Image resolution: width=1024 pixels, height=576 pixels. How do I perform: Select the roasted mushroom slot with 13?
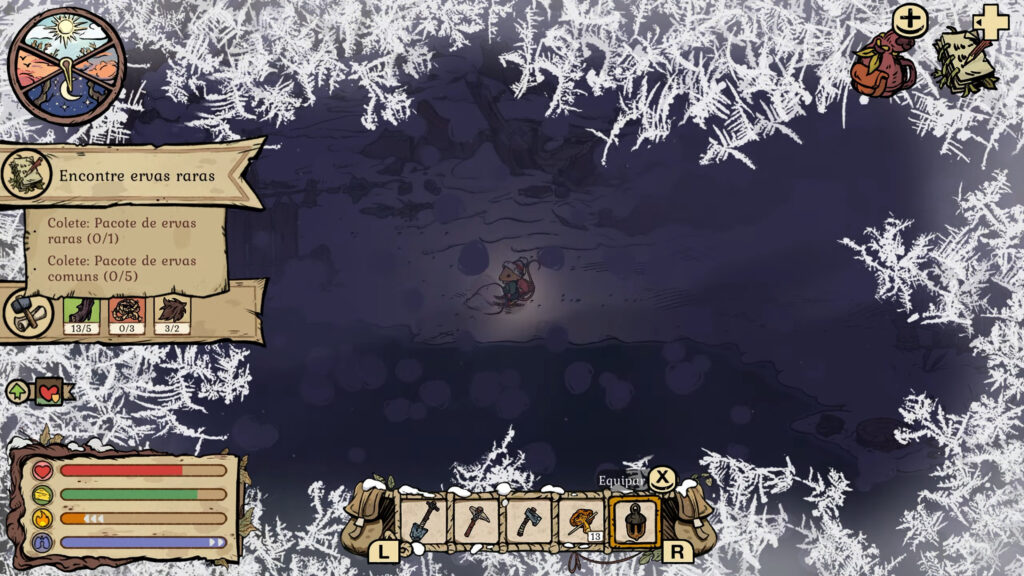click(x=580, y=520)
